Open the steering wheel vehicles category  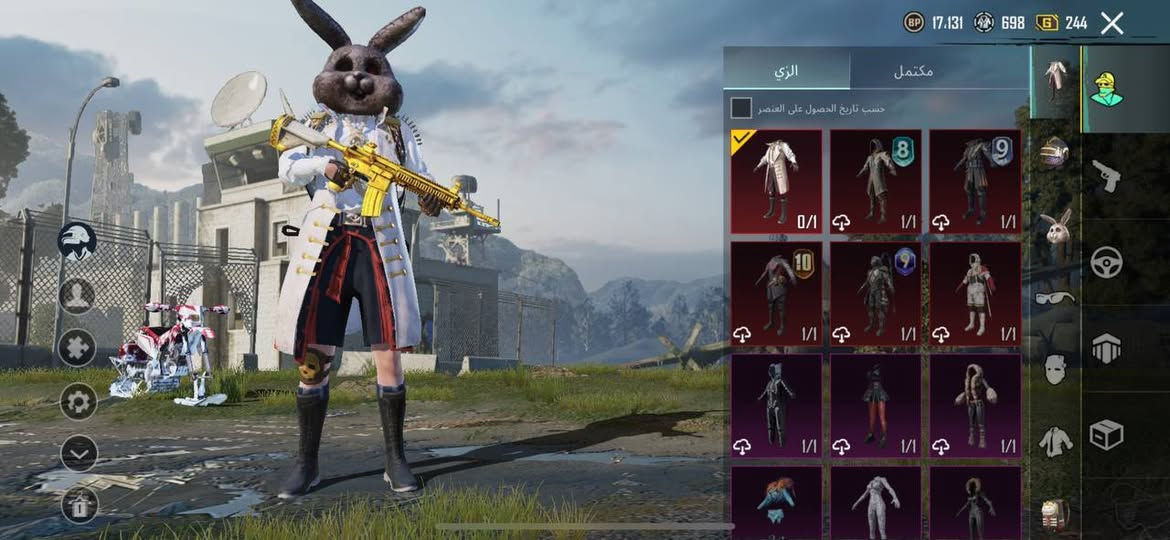[x=1106, y=262]
